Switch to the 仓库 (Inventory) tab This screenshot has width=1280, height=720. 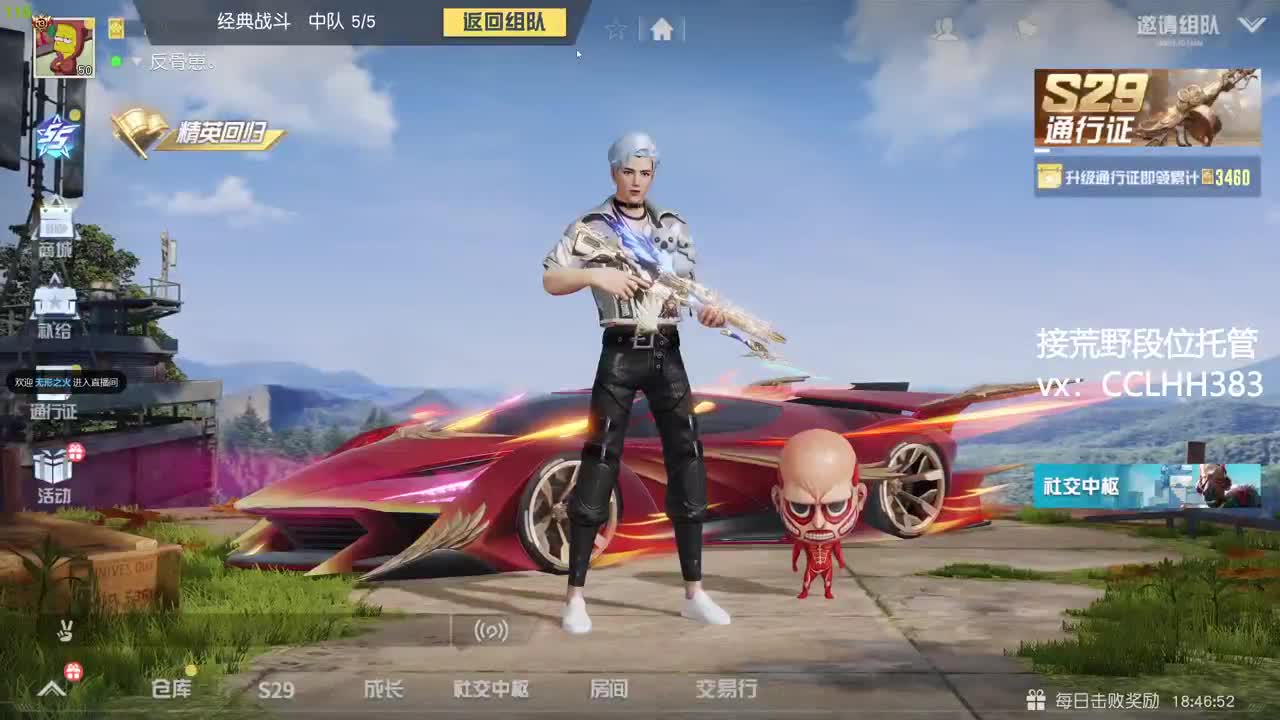point(171,688)
